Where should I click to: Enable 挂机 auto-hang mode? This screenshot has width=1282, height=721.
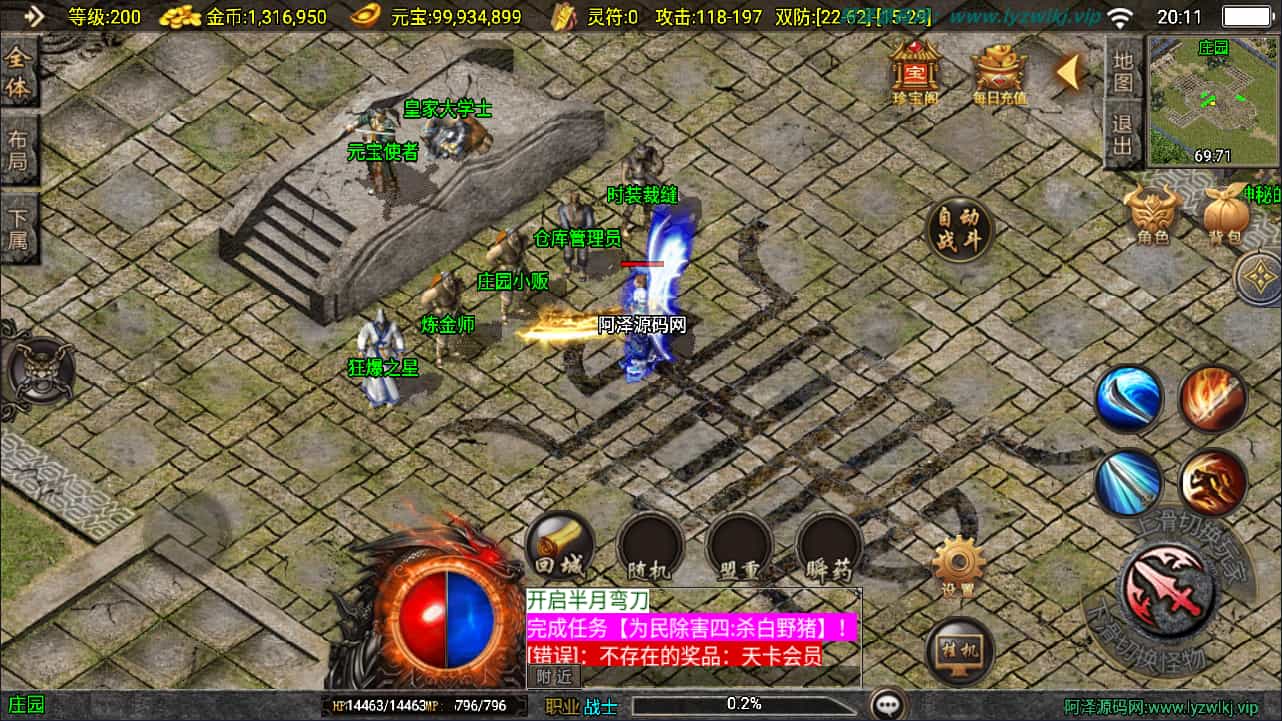pos(961,651)
